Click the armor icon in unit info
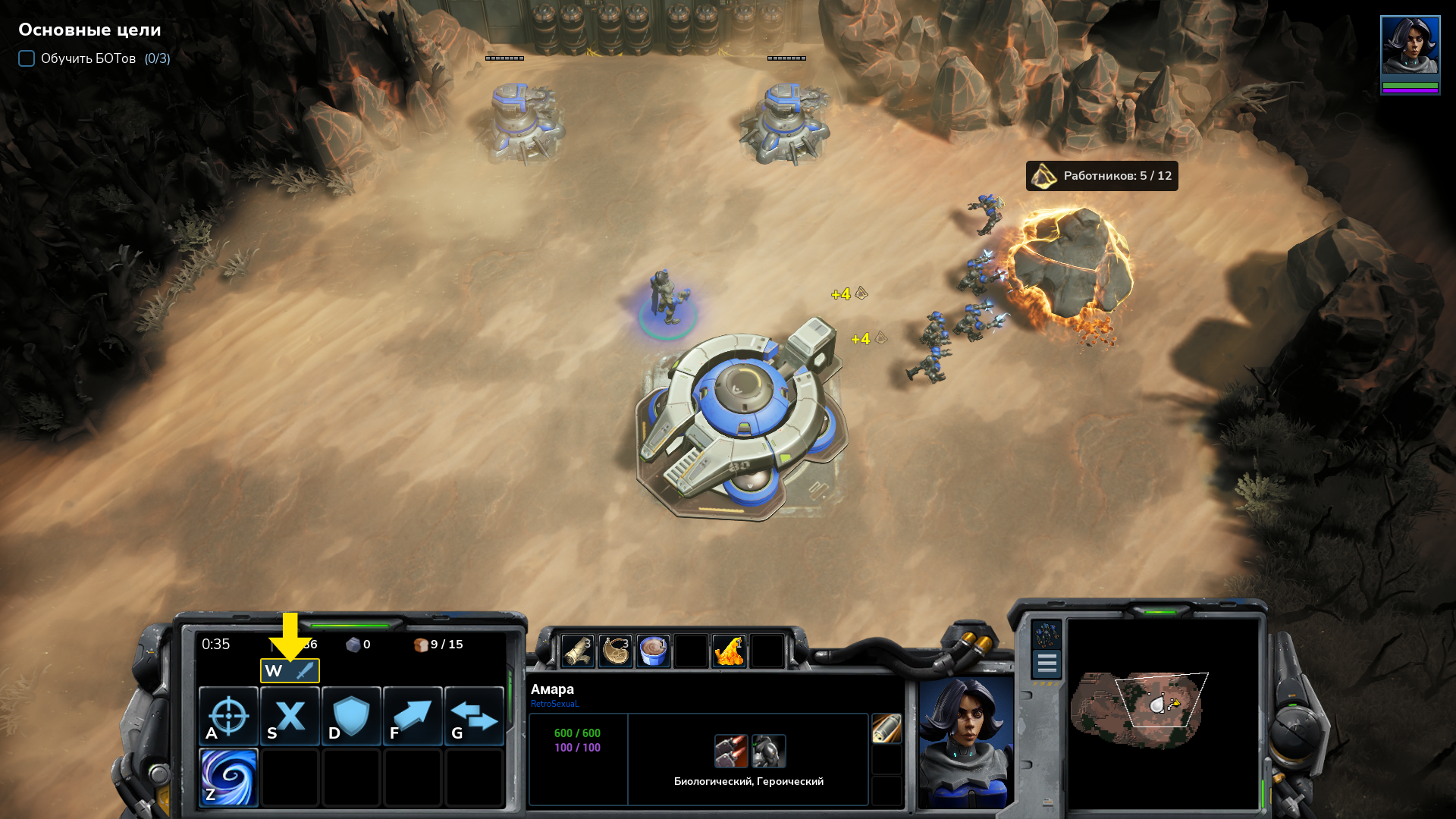The width and height of the screenshot is (1456, 819). click(768, 751)
